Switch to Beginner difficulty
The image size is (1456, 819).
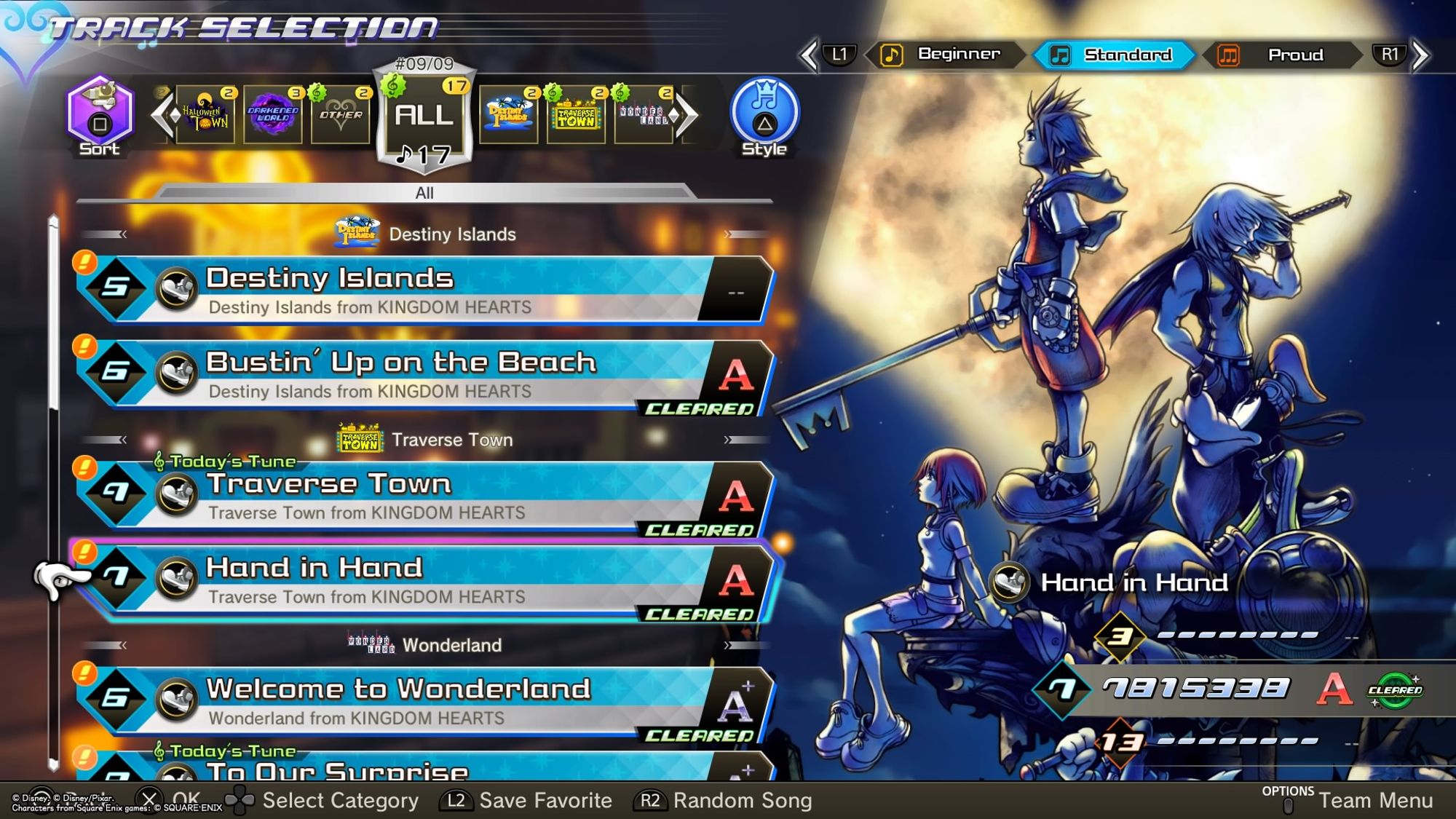(945, 55)
